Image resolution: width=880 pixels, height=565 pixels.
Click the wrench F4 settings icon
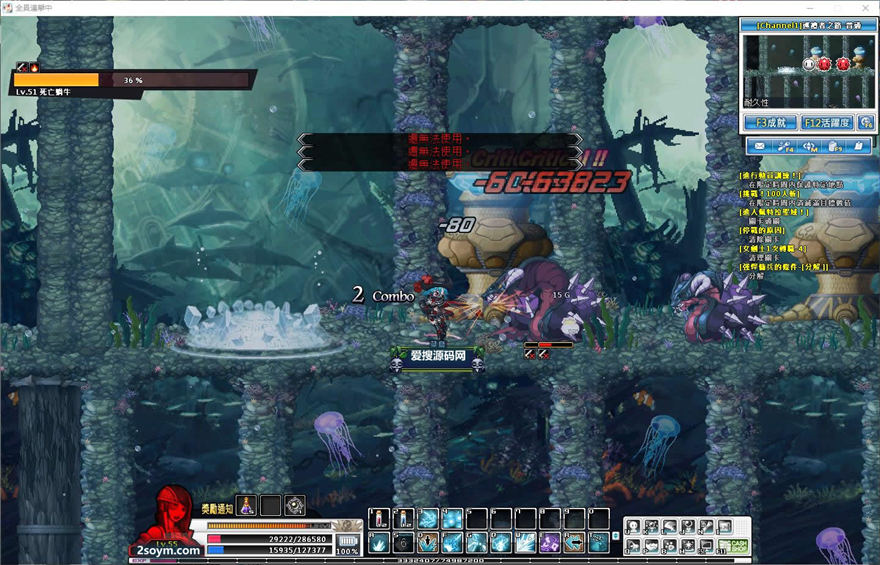(784, 147)
